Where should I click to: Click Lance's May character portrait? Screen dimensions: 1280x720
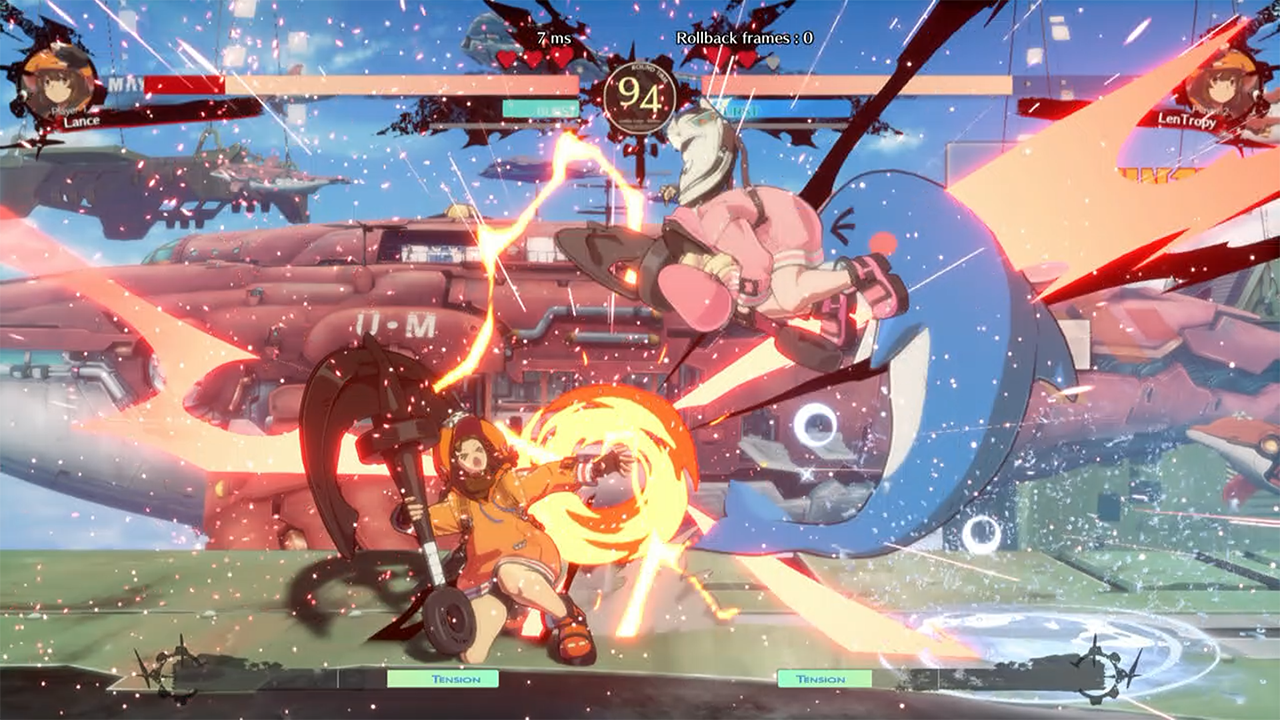click(60, 82)
